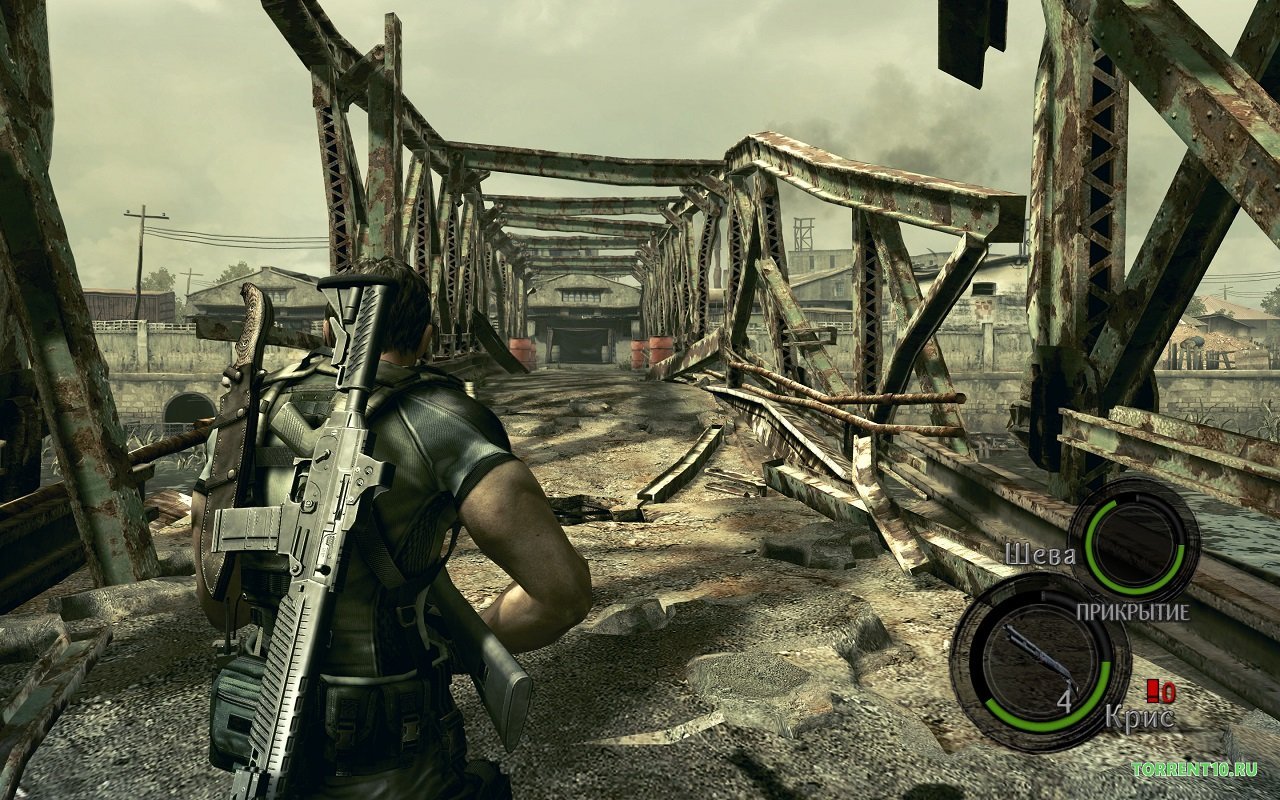Click the red ammo clip icon beside the zero
Image resolution: width=1280 pixels, height=800 pixels.
pos(1151,692)
